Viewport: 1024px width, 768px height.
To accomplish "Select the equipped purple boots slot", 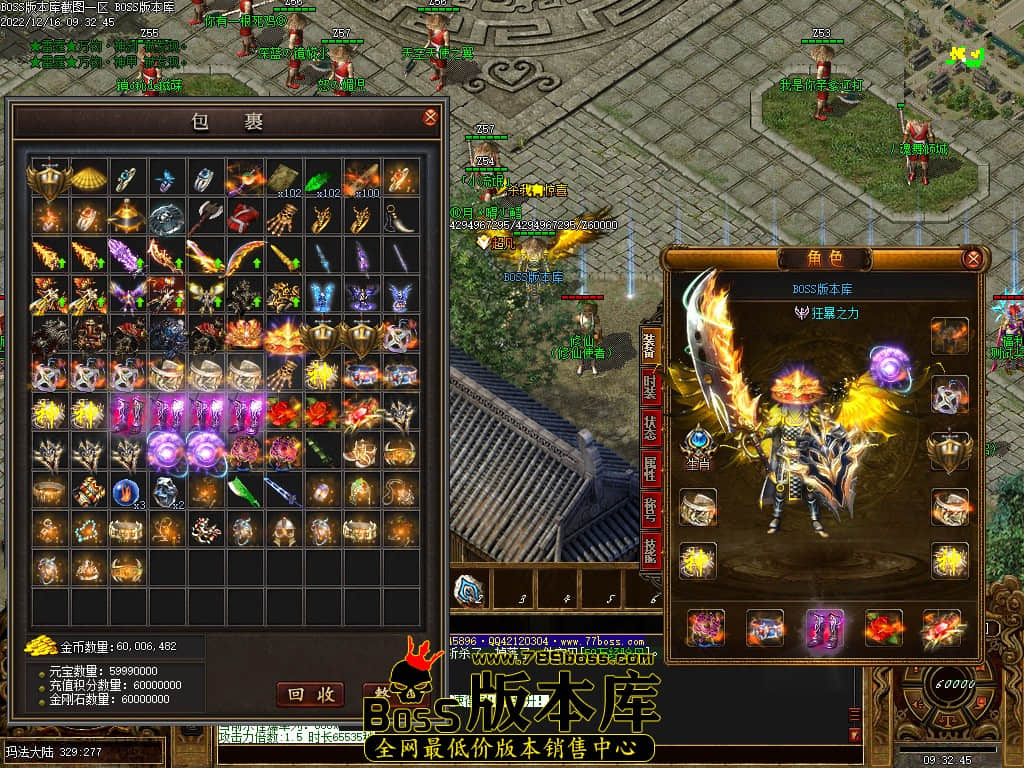I will pos(825,627).
